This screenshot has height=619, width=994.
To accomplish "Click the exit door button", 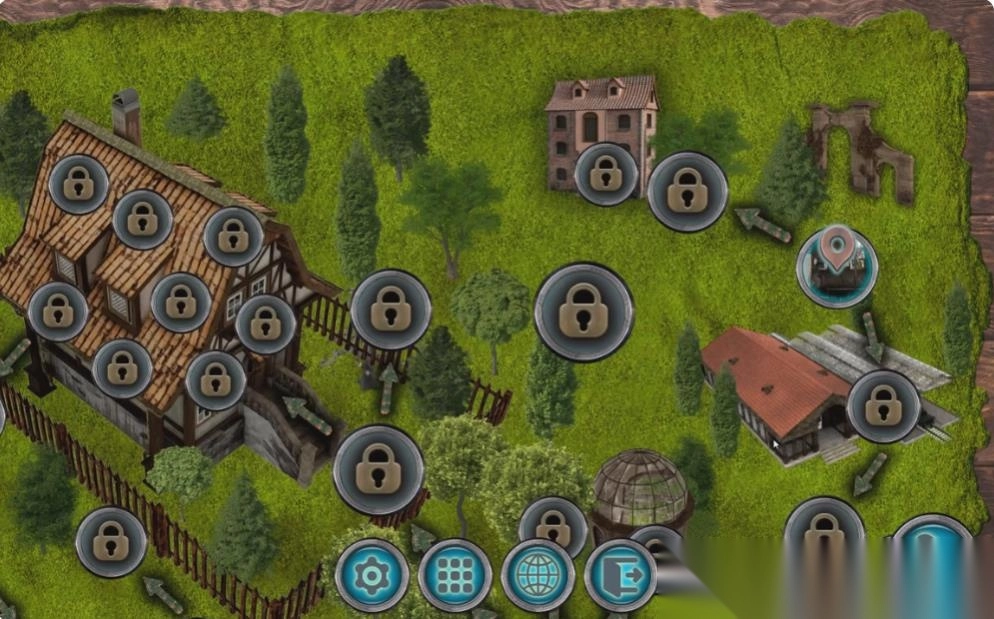I will point(620,576).
